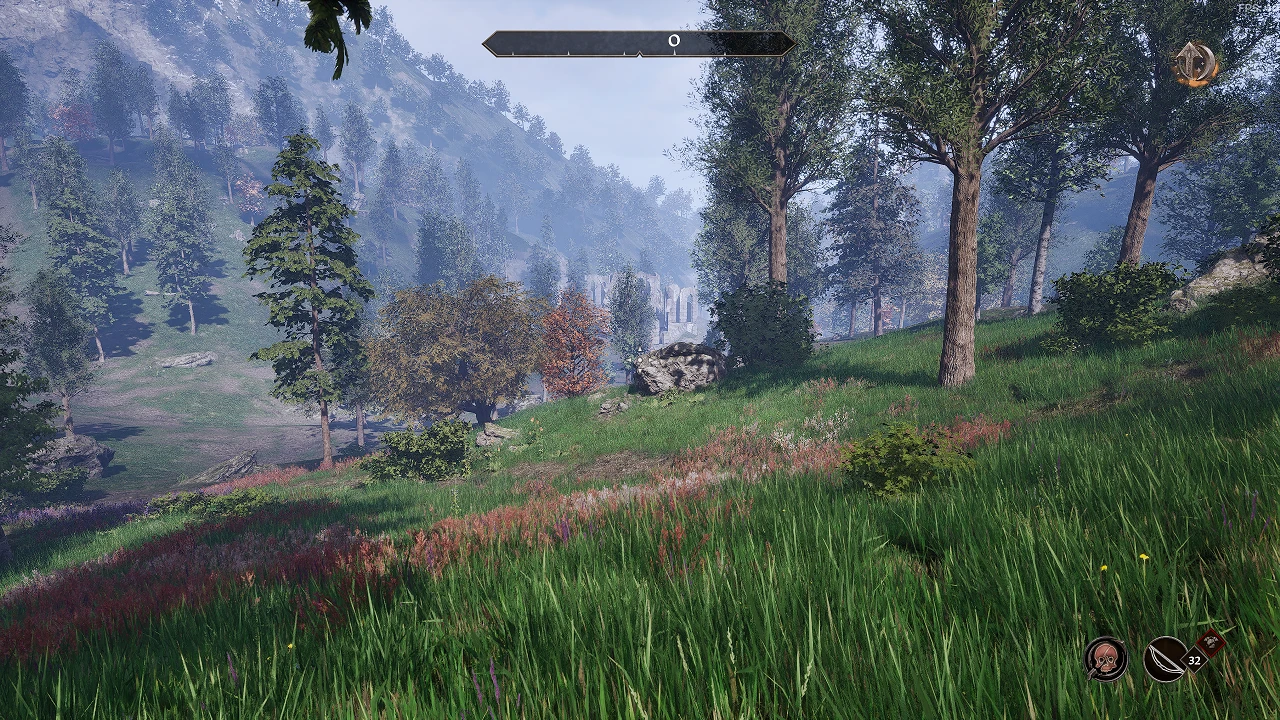Choose the red diamond consumable slot
Image resolution: width=1280 pixels, height=720 pixels.
pos(1211,643)
